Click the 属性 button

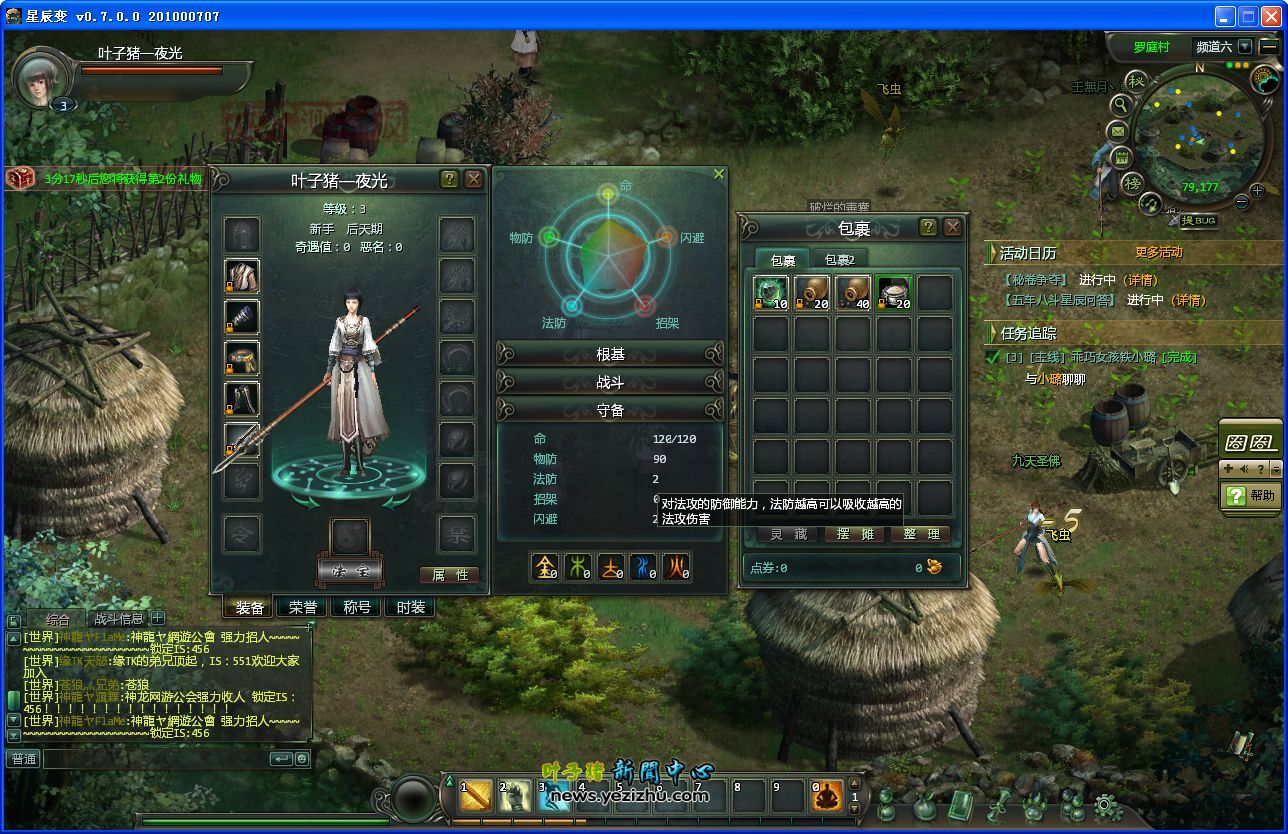[449, 575]
